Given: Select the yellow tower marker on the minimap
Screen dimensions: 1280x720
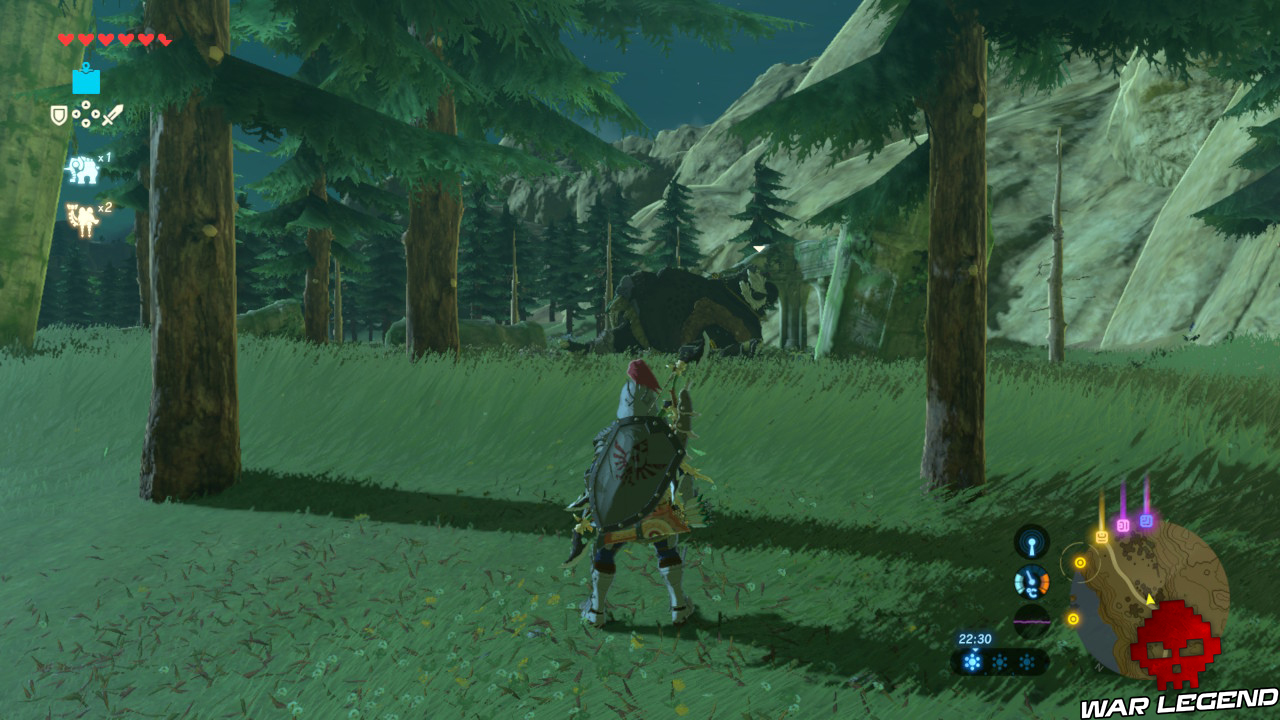Looking at the screenshot, I should (x=1102, y=537).
